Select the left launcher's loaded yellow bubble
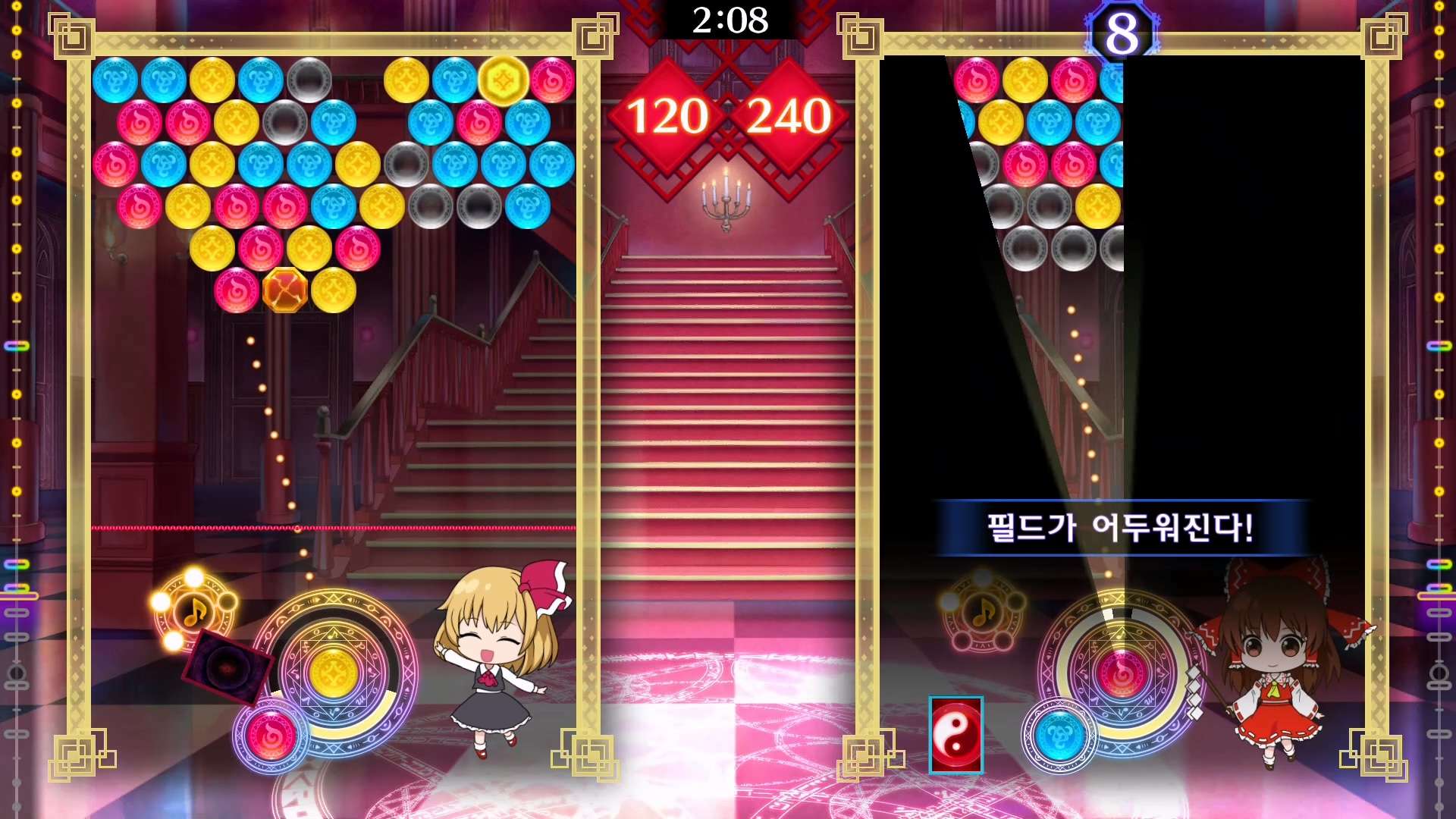The width and height of the screenshot is (1456, 819). tap(334, 673)
